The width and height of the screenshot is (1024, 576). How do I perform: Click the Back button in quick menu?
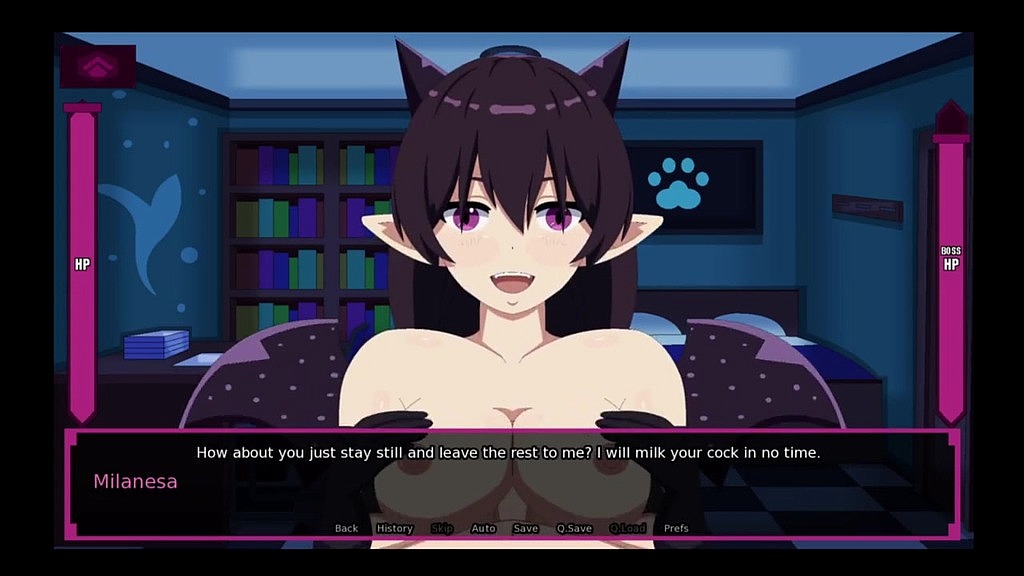[346, 528]
